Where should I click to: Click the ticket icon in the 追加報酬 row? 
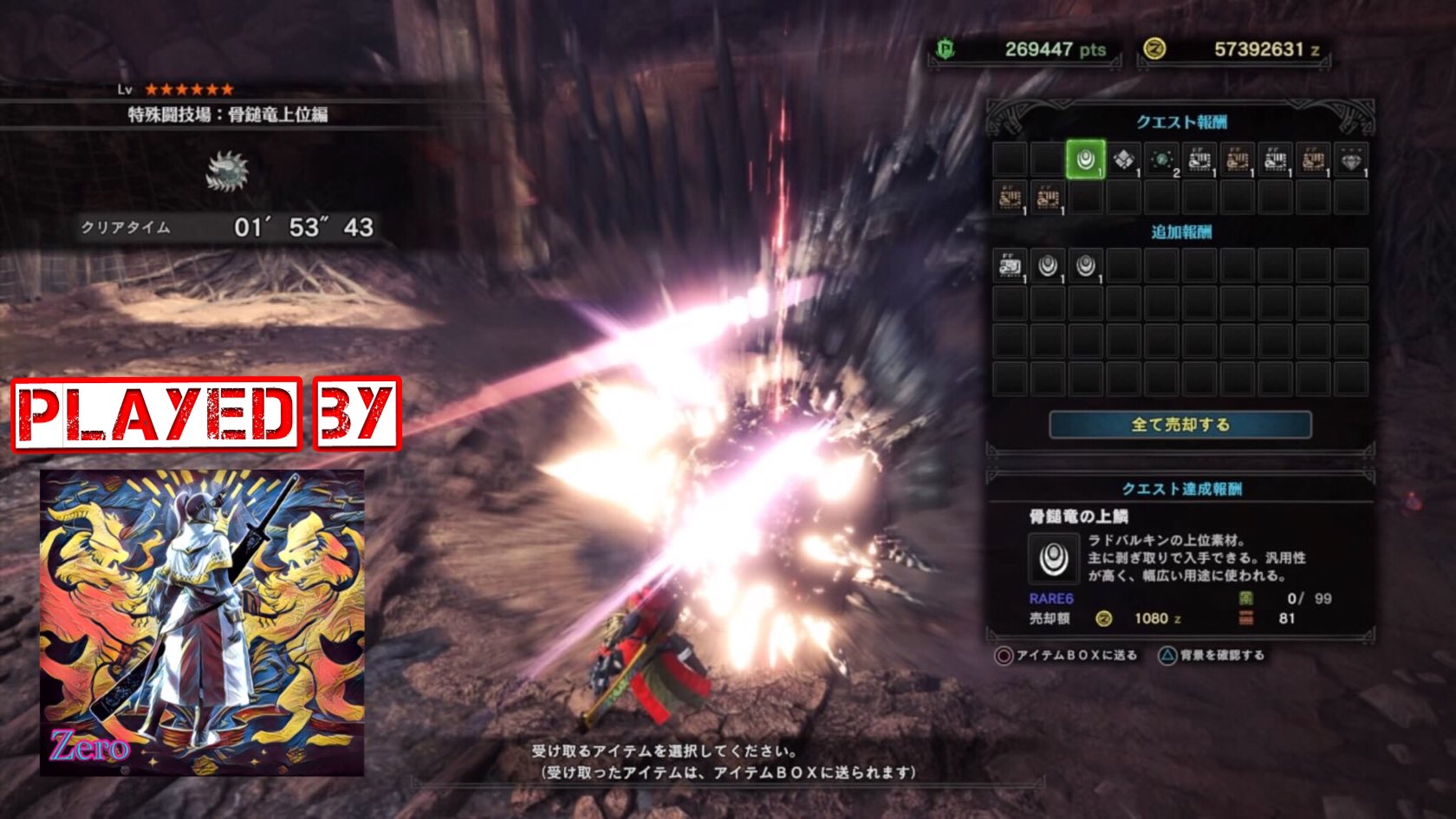(x=1009, y=266)
